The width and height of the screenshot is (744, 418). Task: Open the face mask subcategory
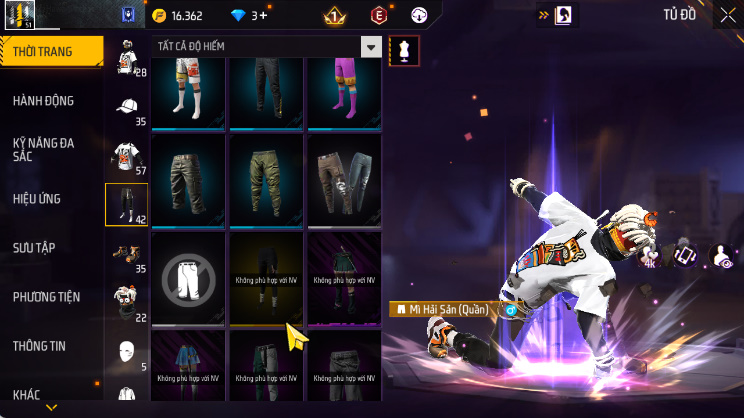tap(127, 351)
